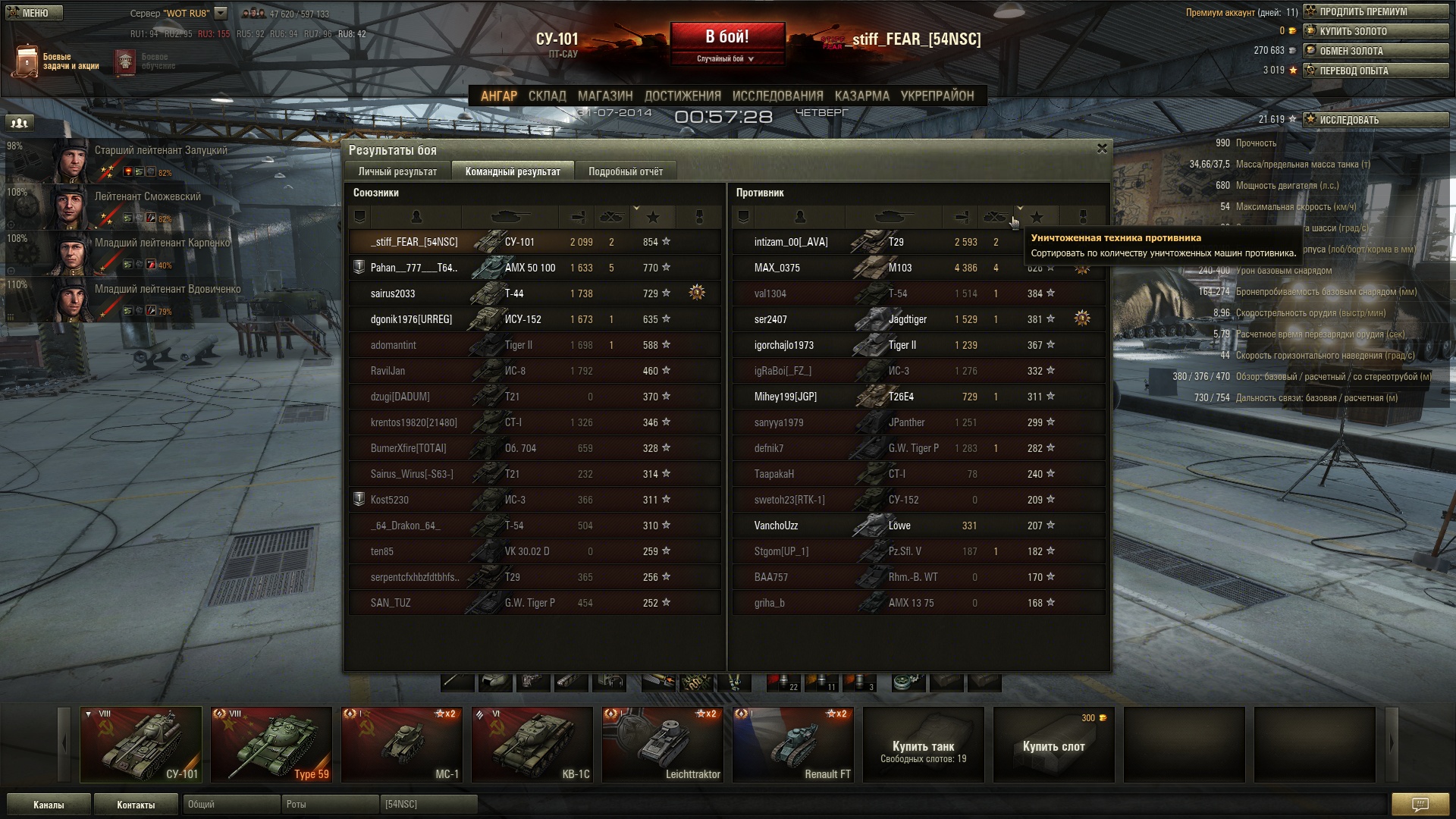Start battle with the red В бой! button

coord(726,37)
